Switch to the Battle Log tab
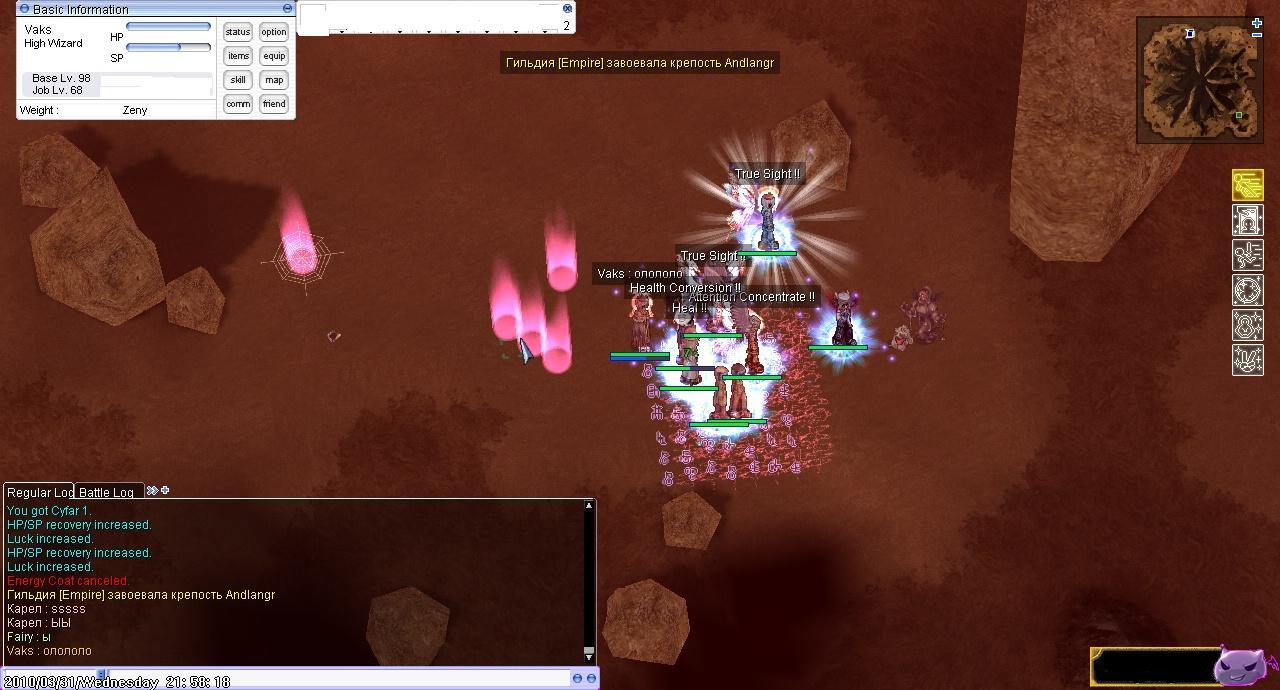Image resolution: width=1280 pixels, height=690 pixels. (107, 492)
